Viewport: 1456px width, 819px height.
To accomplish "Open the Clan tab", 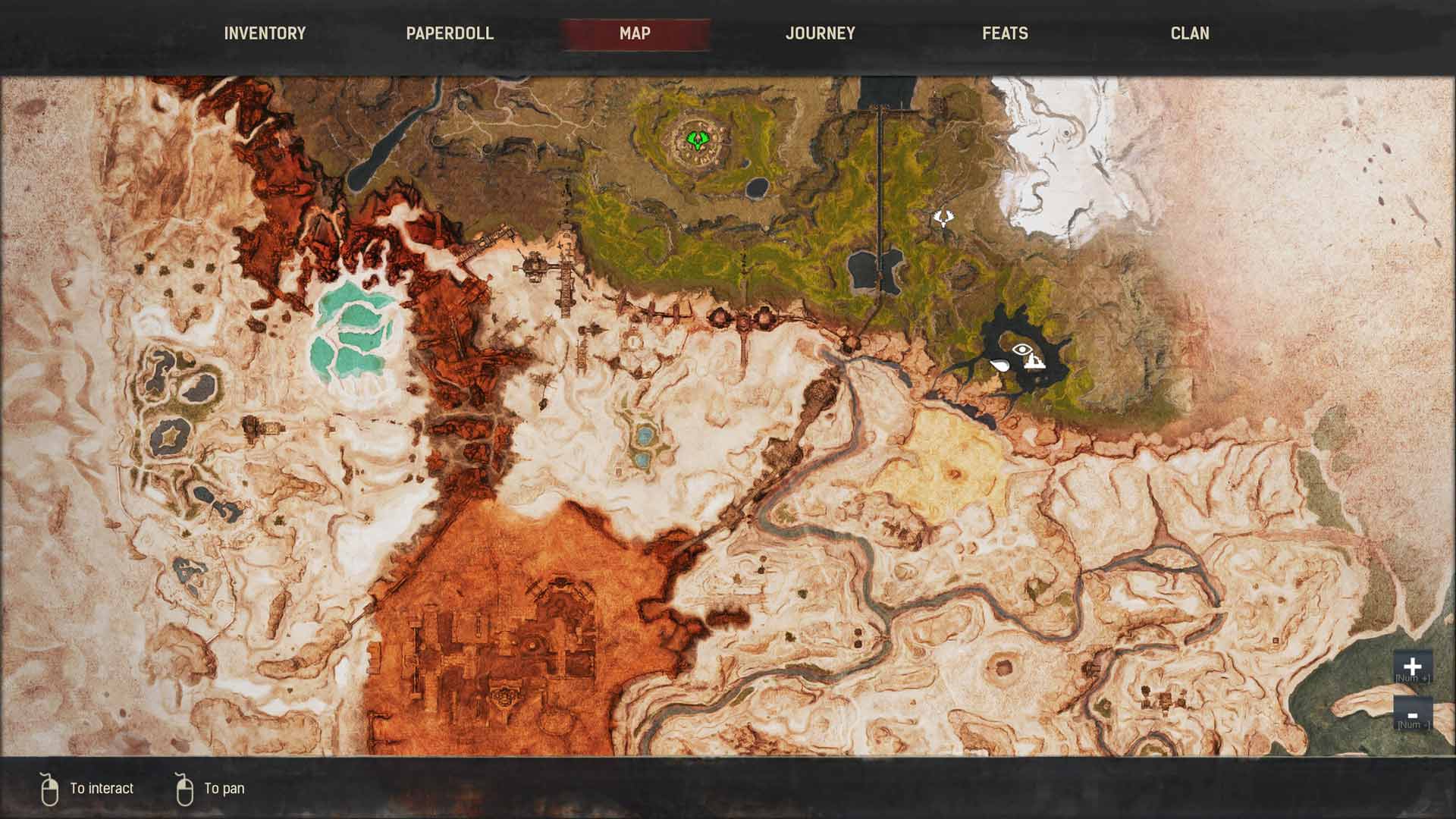I will pyautogui.click(x=1190, y=33).
